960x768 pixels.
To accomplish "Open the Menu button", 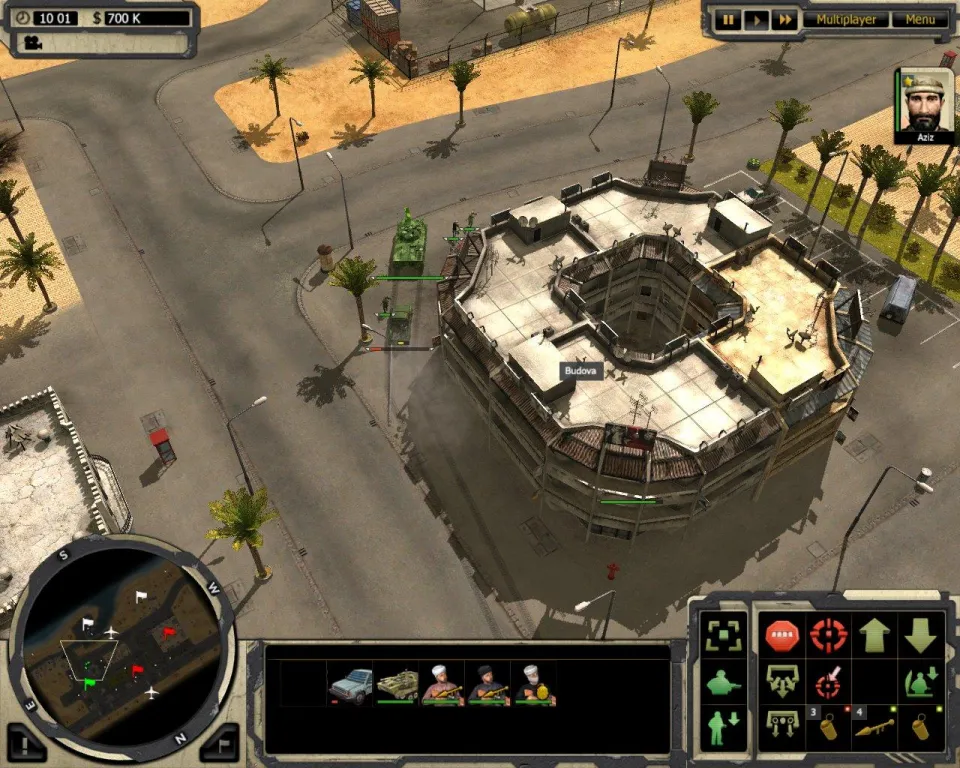I will (x=920, y=20).
